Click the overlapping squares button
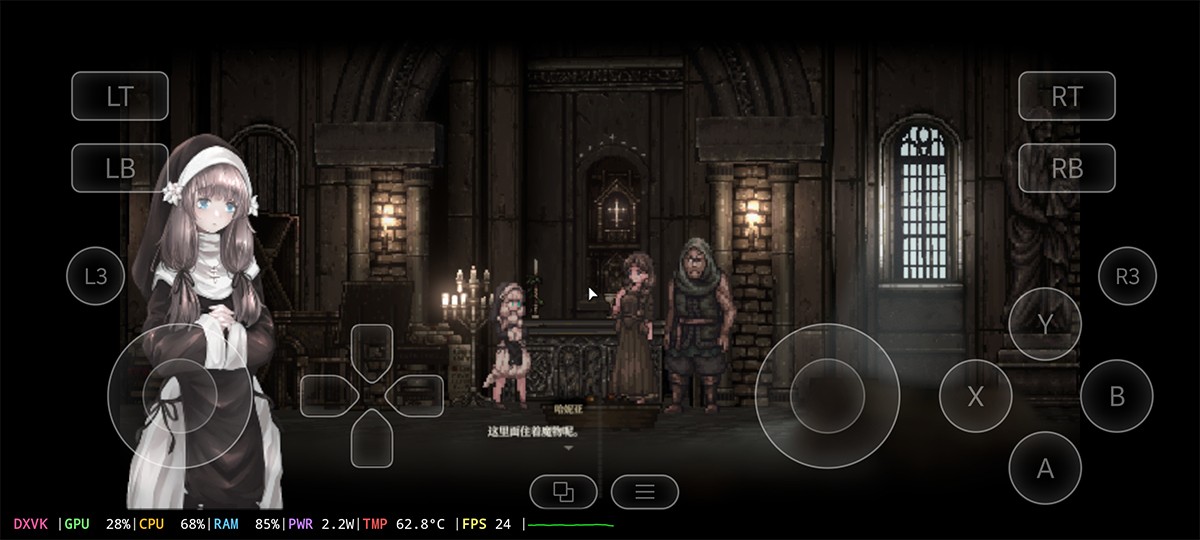This screenshot has width=1200, height=540. pos(563,491)
